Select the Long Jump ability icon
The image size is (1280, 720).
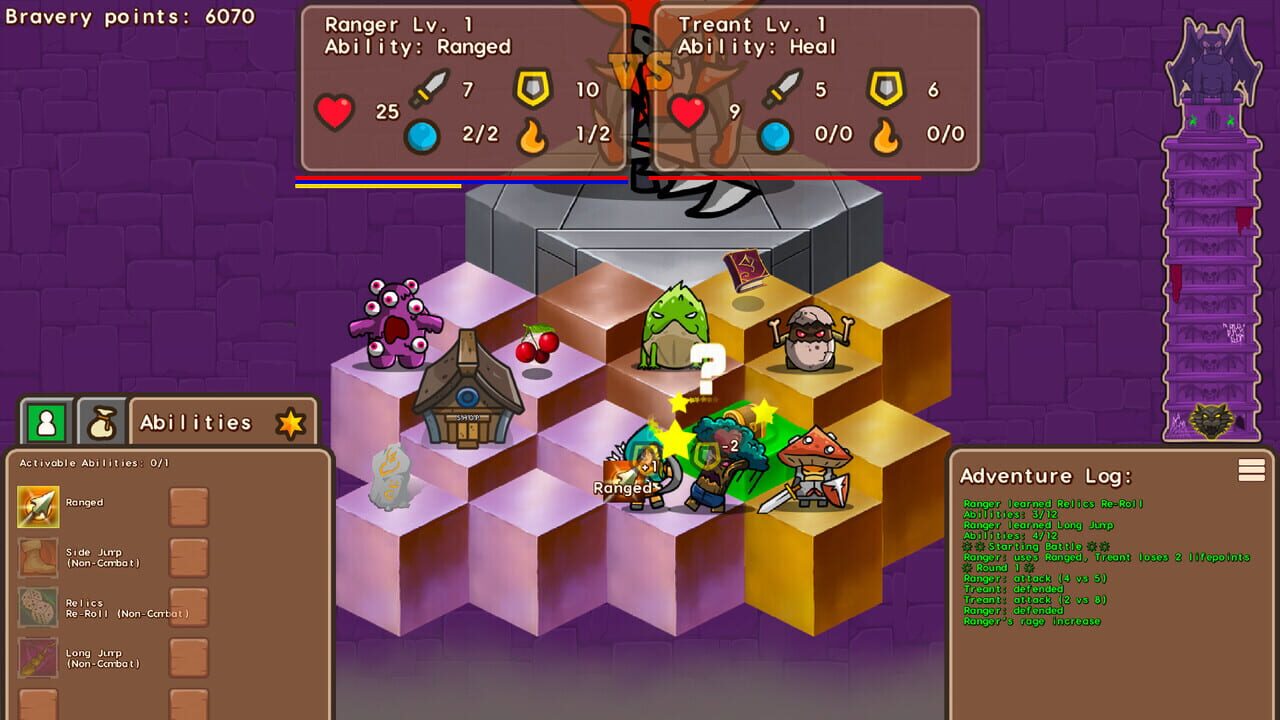(x=38, y=659)
